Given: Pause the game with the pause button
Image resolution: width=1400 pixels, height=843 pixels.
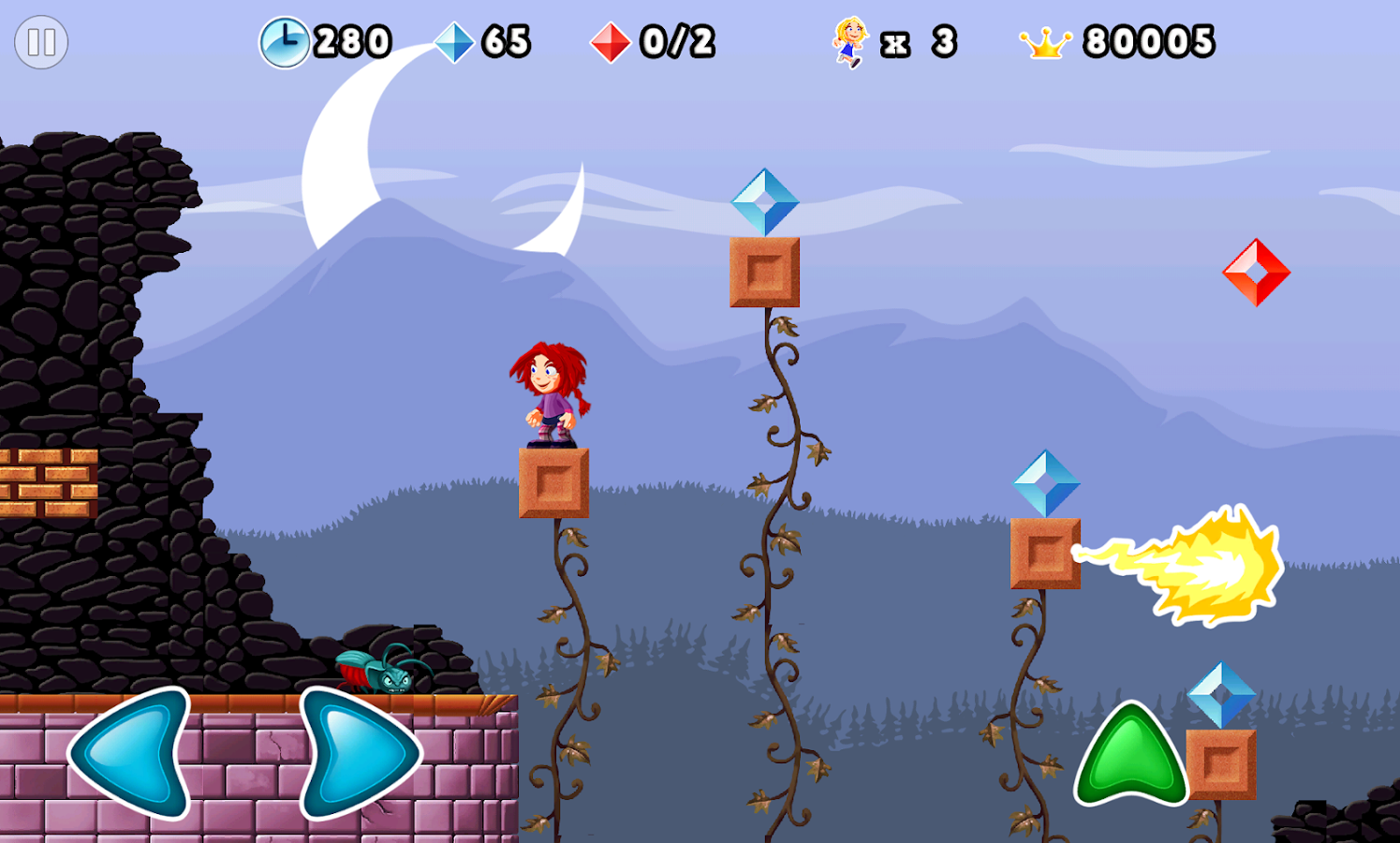Looking at the screenshot, I should (41, 42).
